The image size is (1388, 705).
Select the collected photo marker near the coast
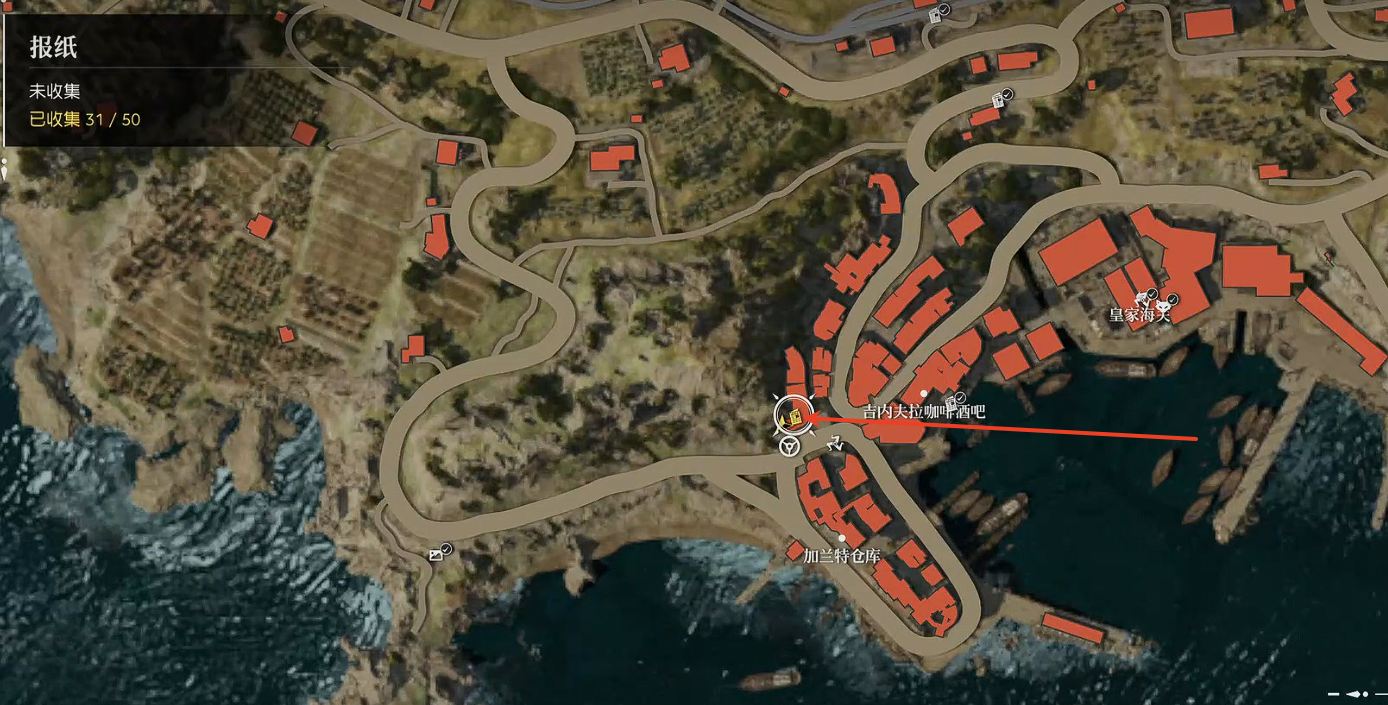click(437, 553)
